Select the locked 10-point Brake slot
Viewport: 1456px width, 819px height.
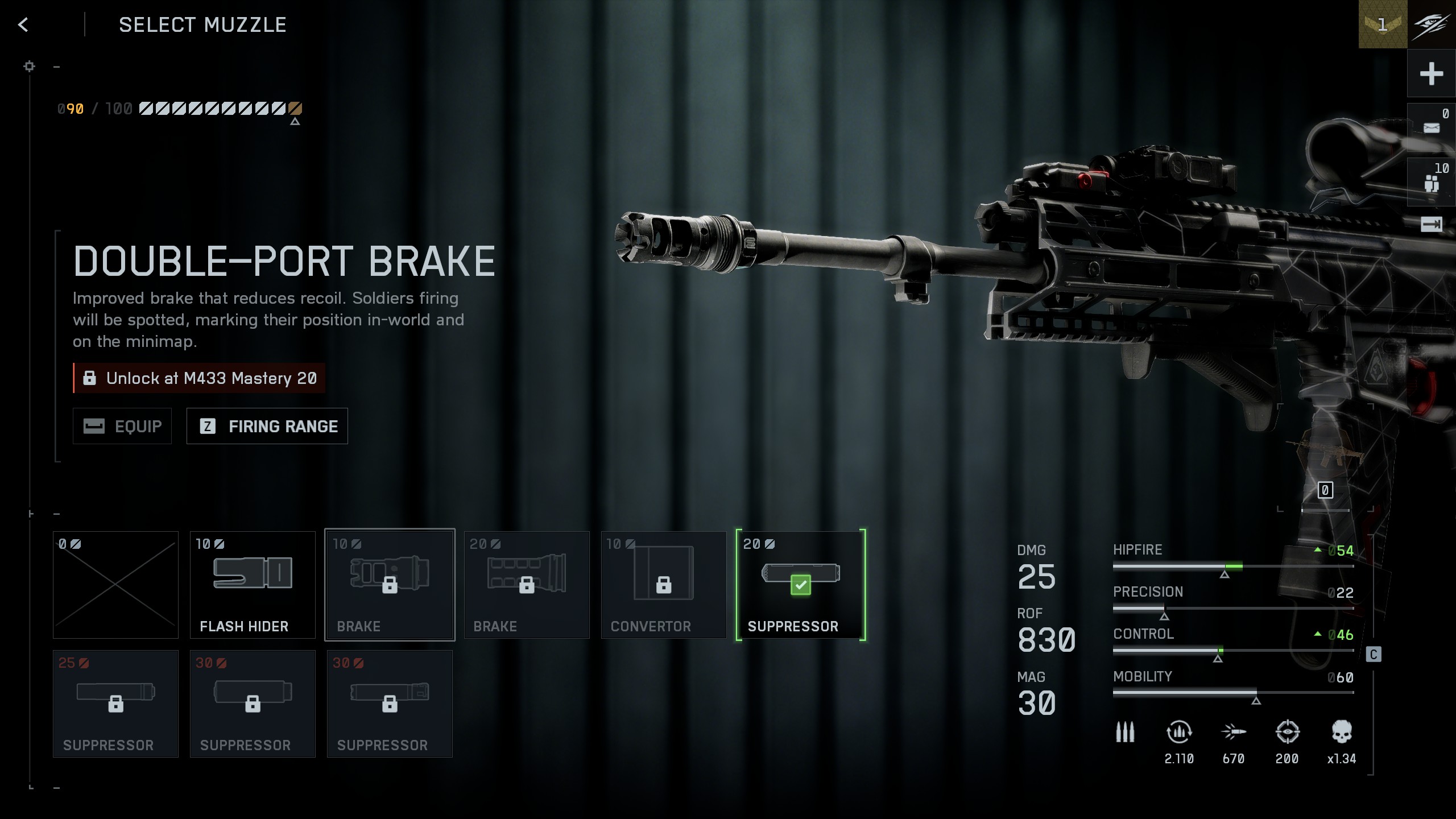(x=390, y=585)
